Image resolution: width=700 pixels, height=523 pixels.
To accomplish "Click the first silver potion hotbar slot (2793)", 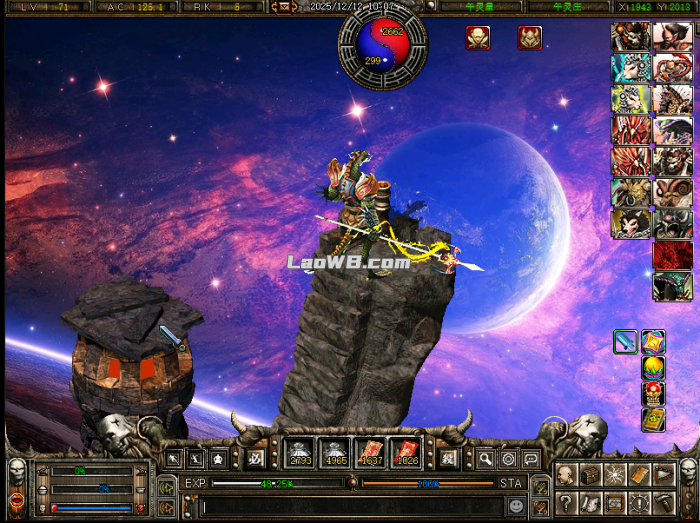I will [x=301, y=456].
